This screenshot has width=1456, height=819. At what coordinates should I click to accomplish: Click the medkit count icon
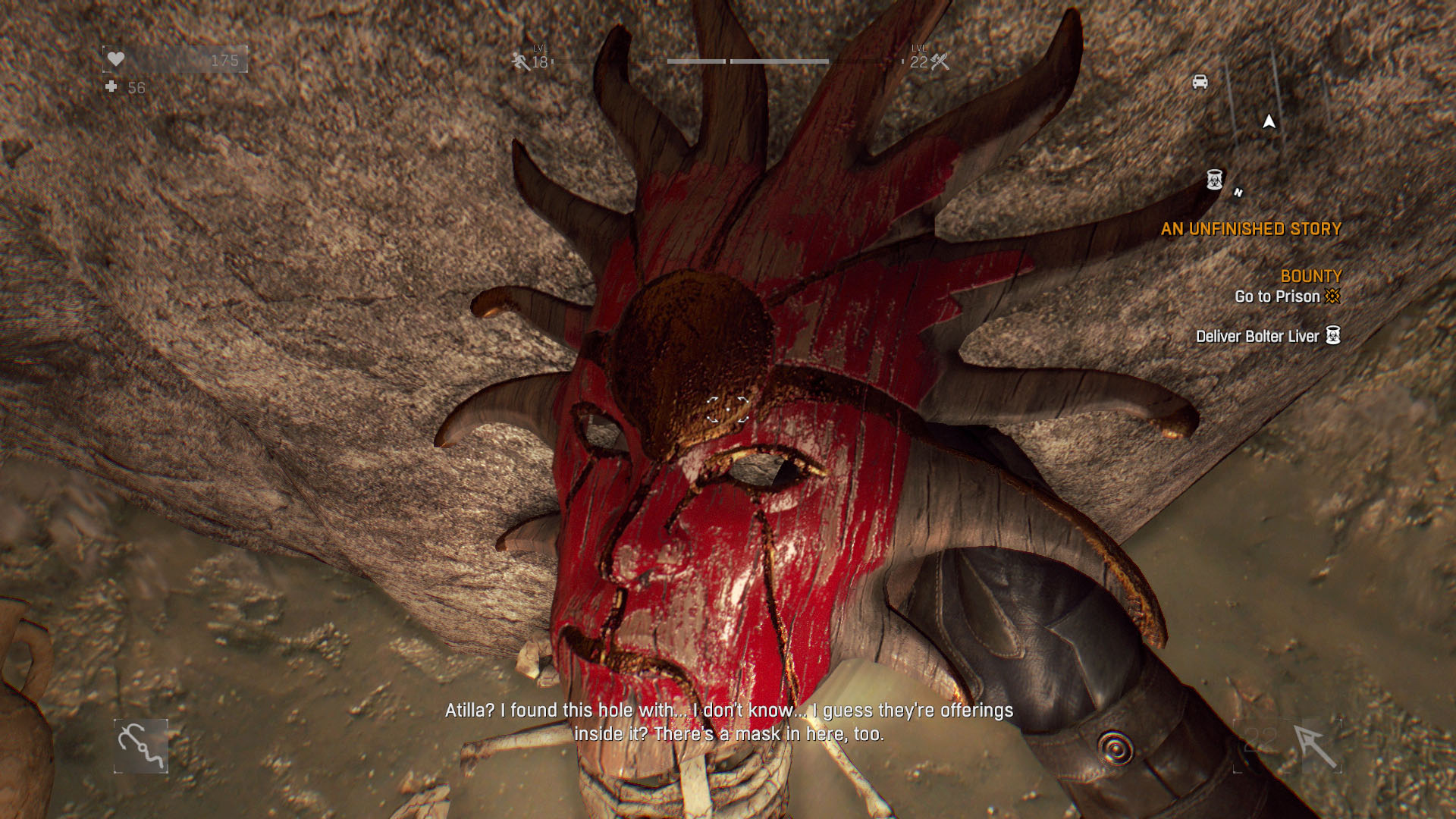[111, 87]
